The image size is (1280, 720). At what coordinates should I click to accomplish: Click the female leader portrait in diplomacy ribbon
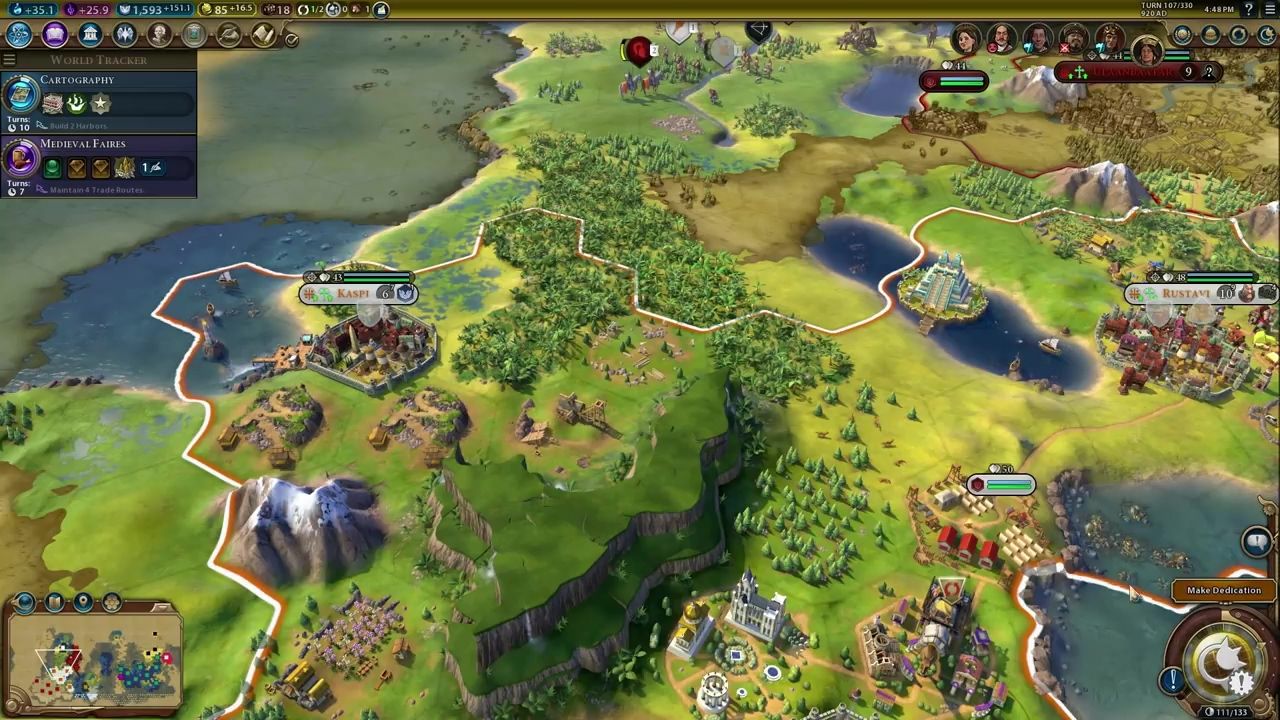(x=966, y=41)
